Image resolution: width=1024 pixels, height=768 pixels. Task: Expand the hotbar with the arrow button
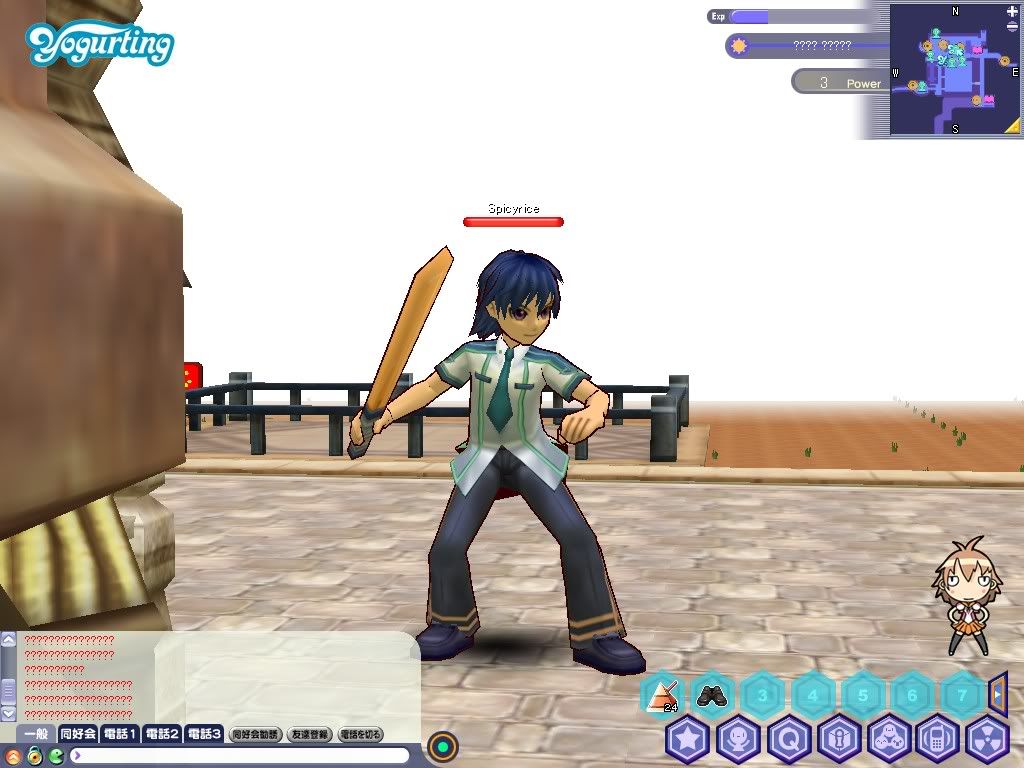[x=997, y=691]
